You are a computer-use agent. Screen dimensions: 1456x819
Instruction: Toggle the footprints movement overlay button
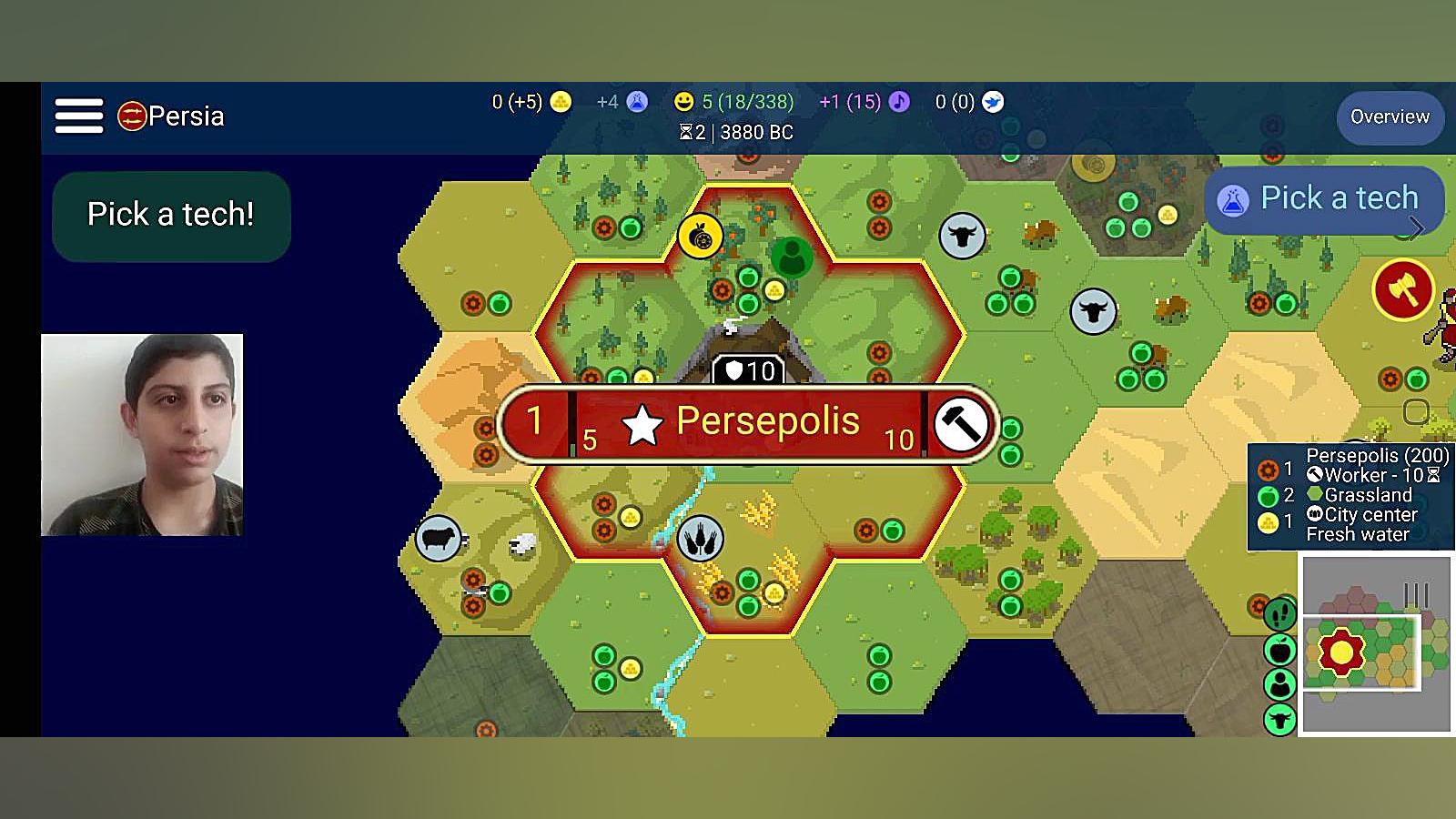[1279, 615]
